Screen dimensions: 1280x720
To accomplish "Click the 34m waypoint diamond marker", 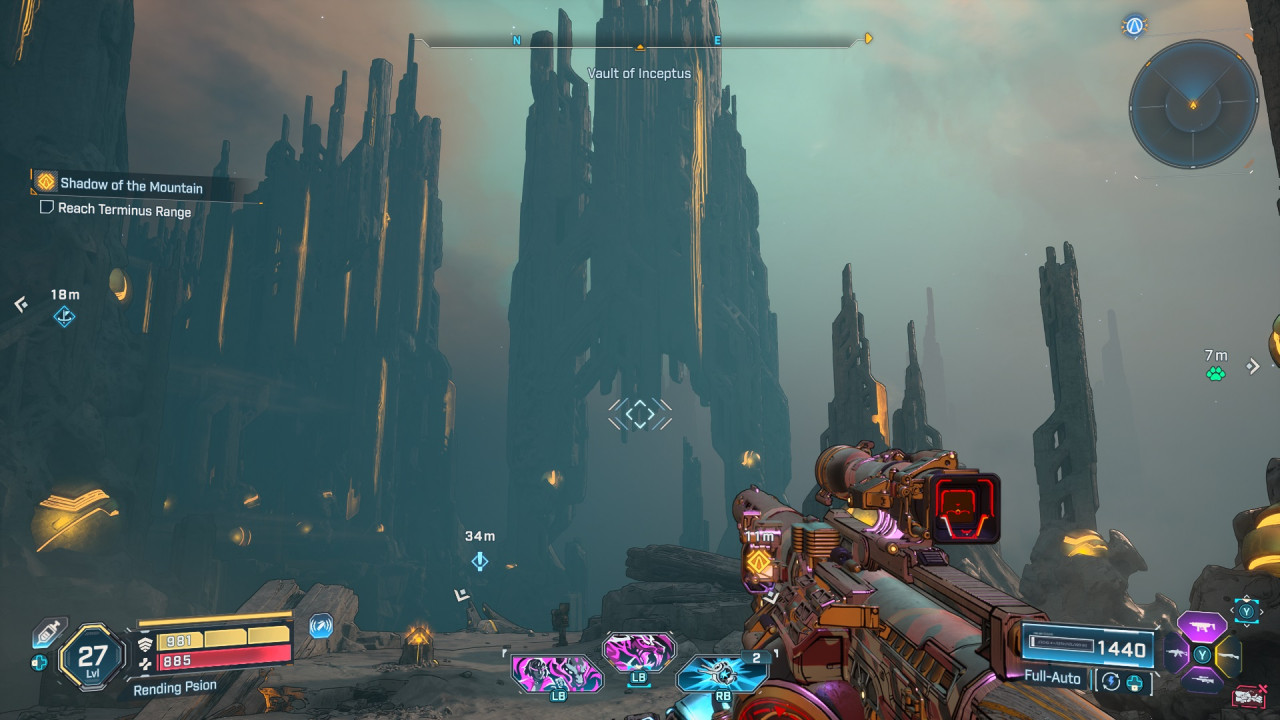I will point(479,561).
